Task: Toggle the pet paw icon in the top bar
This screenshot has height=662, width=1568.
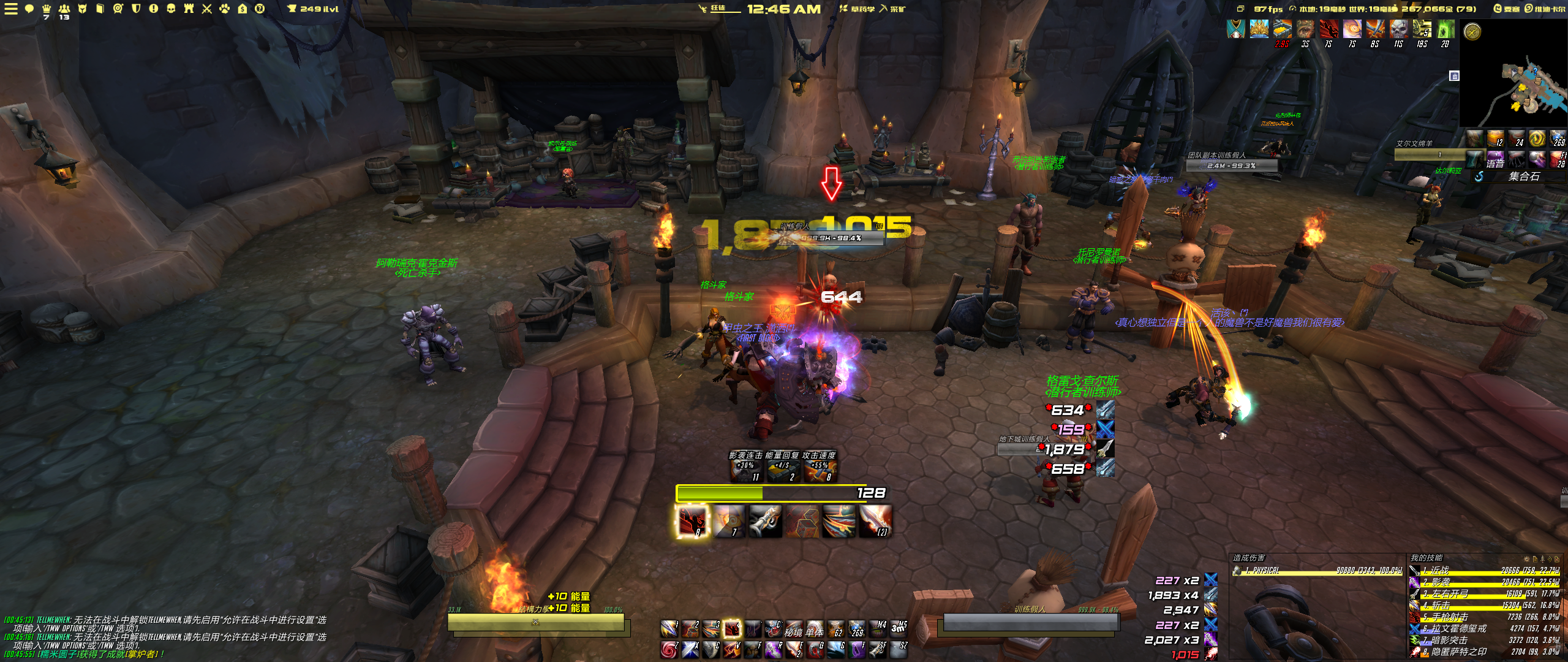Action: tap(225, 9)
